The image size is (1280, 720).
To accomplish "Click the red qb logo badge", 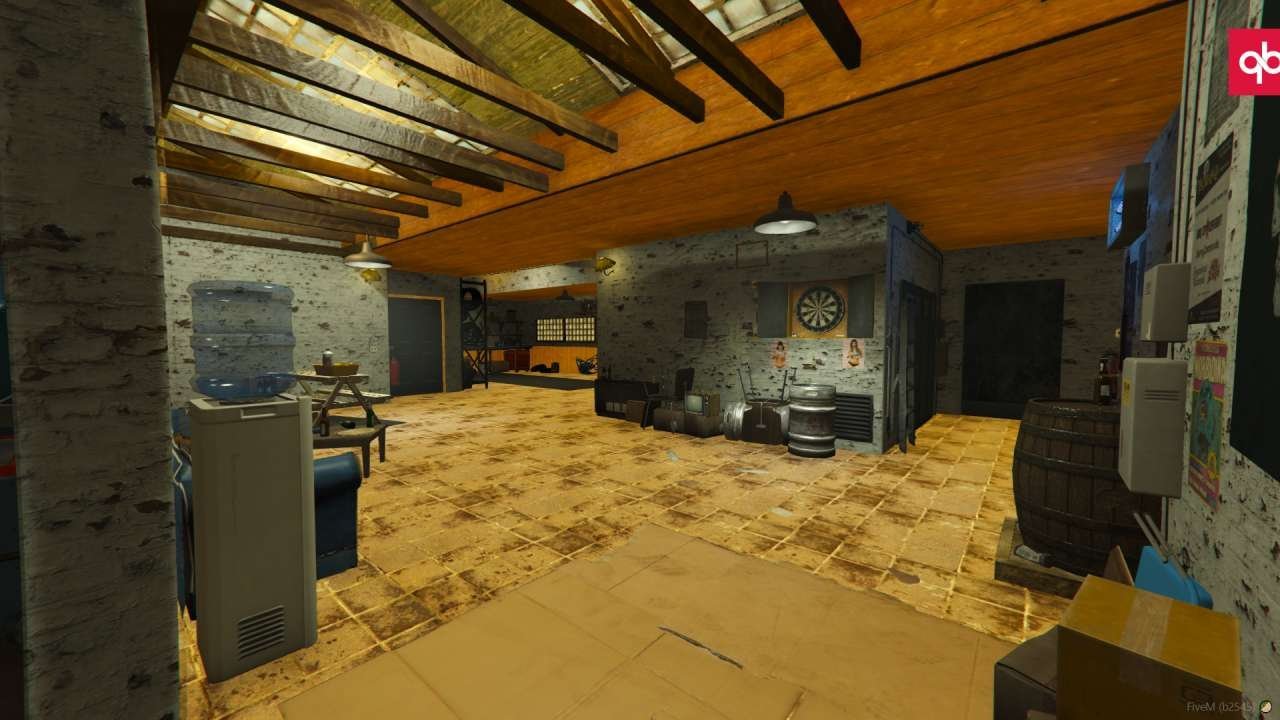I will click(1254, 61).
